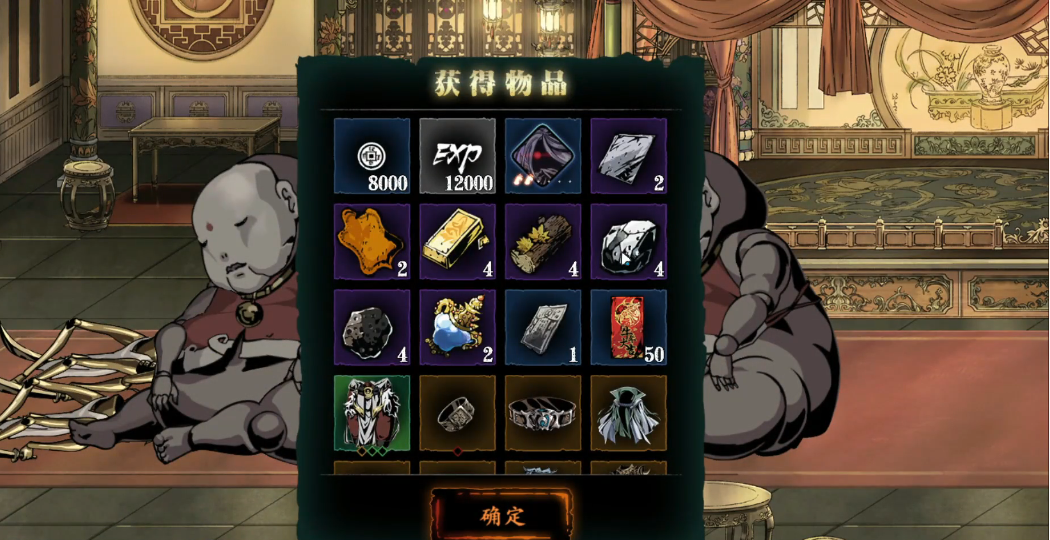The height and width of the screenshot is (540, 1050).
Task: Select the white-robed character card
Action: coord(372,413)
